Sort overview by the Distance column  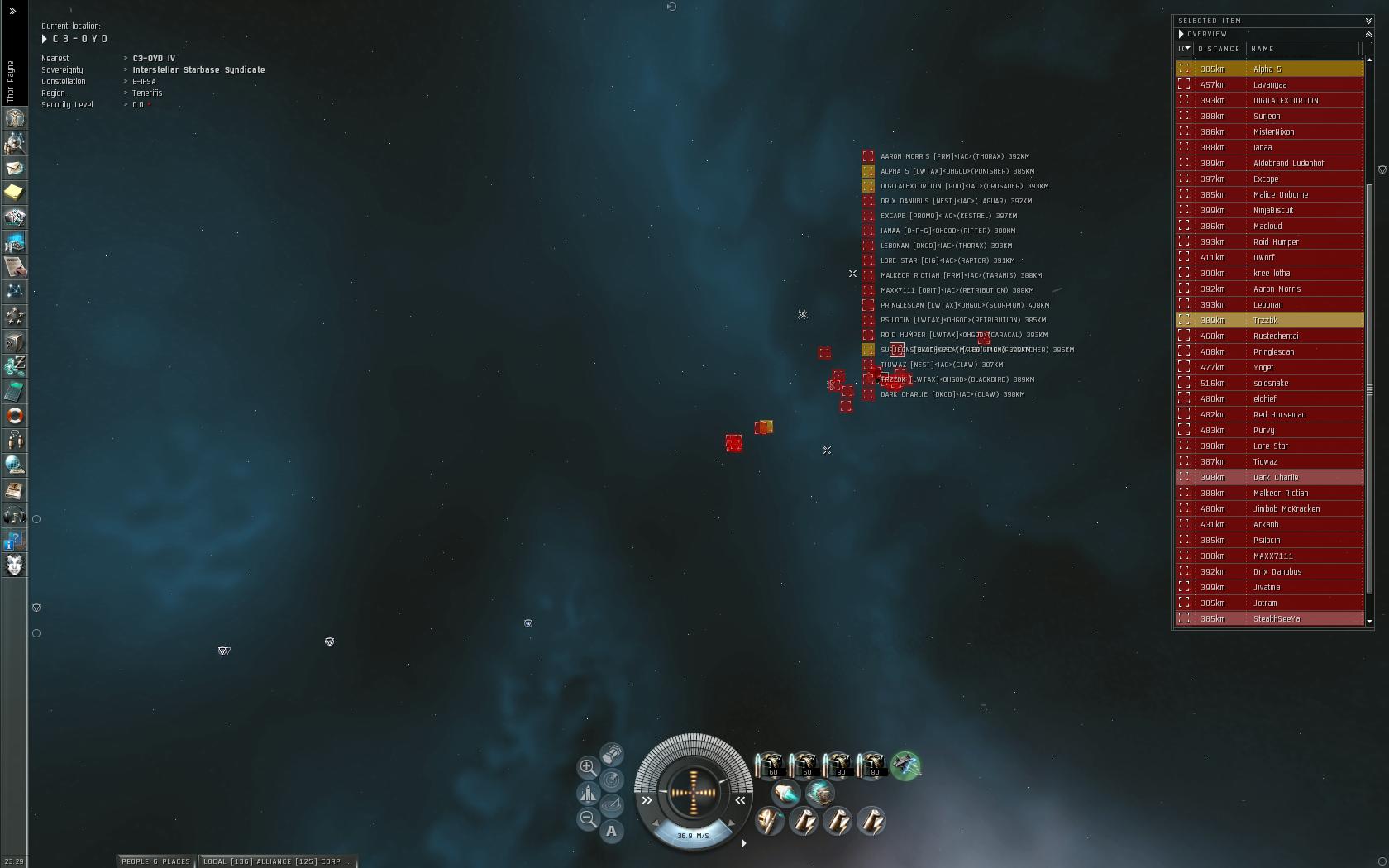pyautogui.click(x=1218, y=49)
